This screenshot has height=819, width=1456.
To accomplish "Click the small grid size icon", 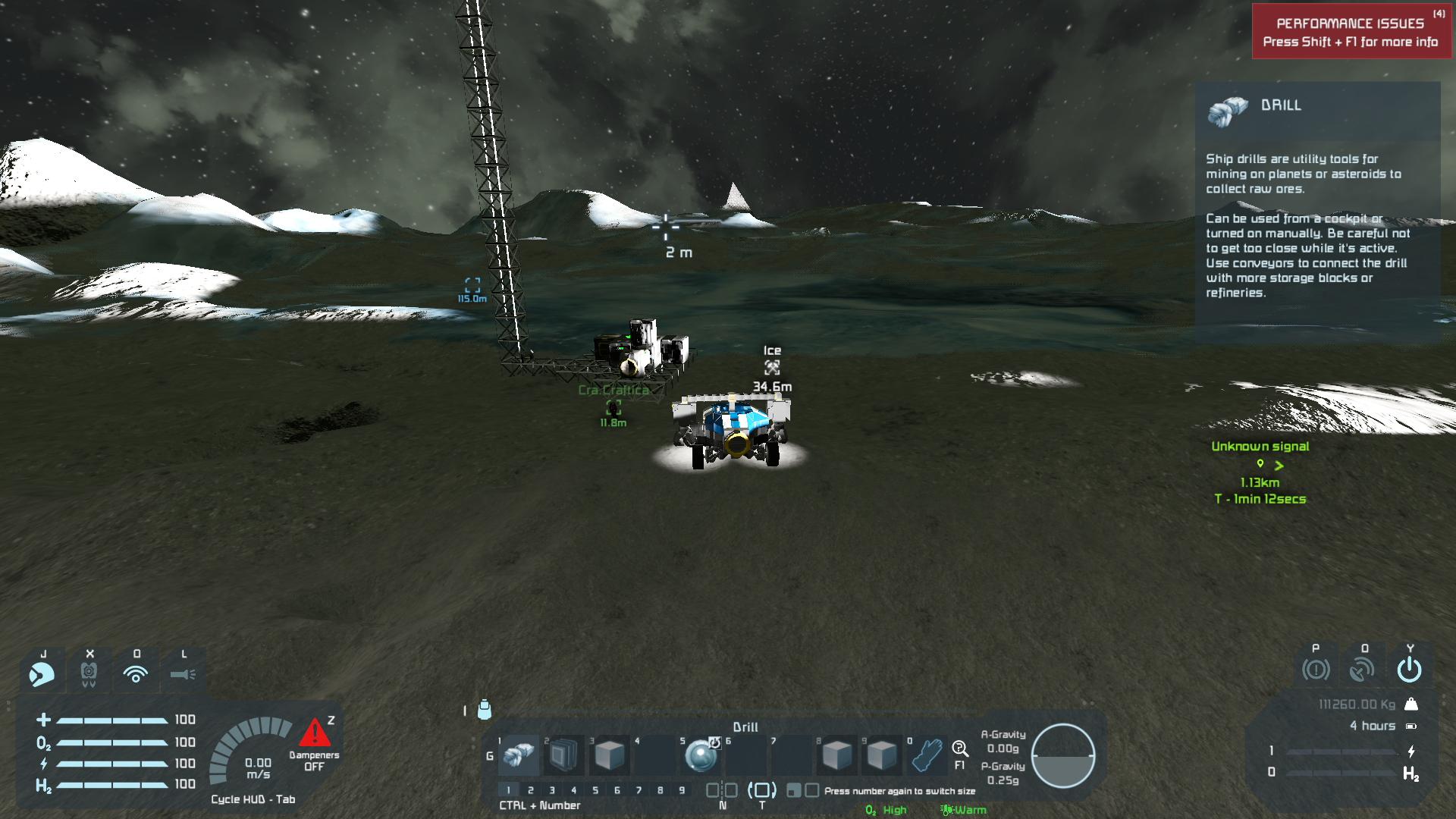I will coord(793,791).
